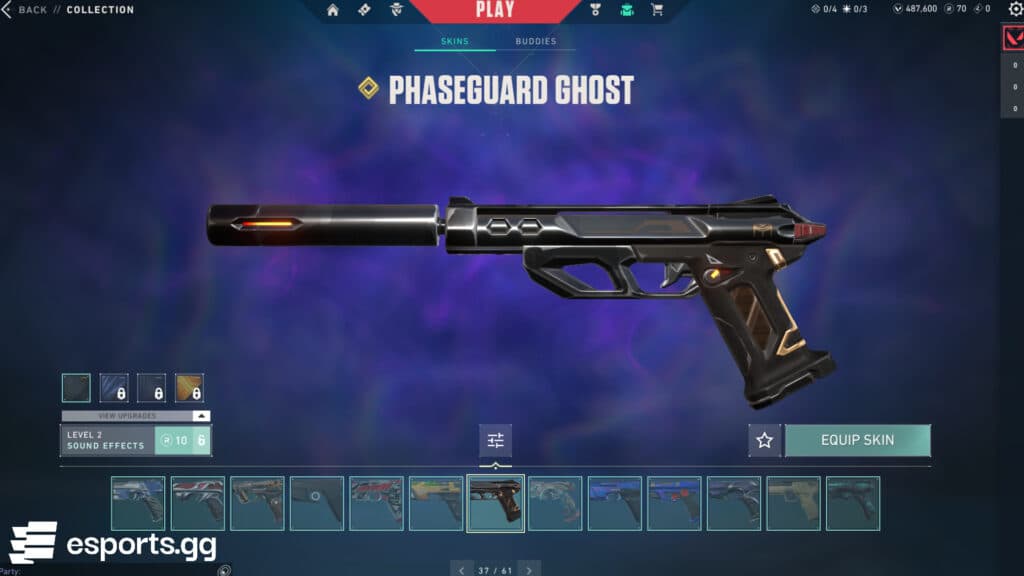Viewport: 1024px width, 576px height.
Task: Go to the previous page of skins
Action: [x=461, y=570]
